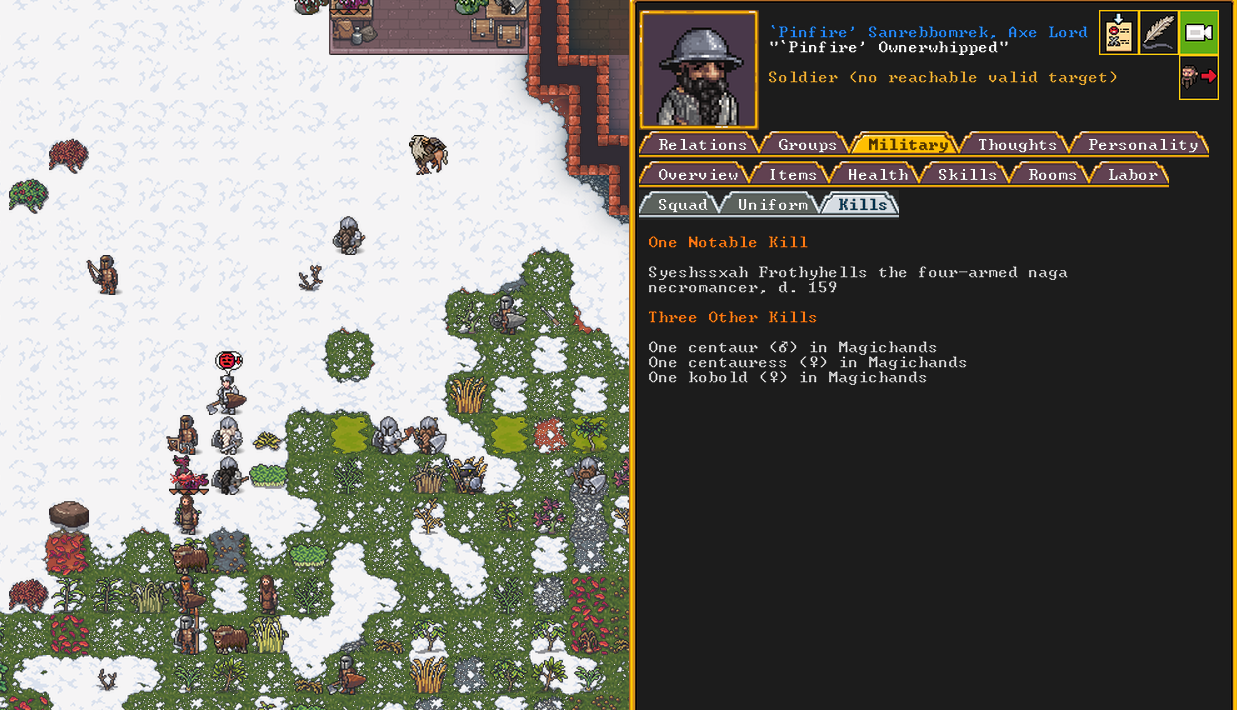Toggle the green camera follow button

(x=1199, y=33)
